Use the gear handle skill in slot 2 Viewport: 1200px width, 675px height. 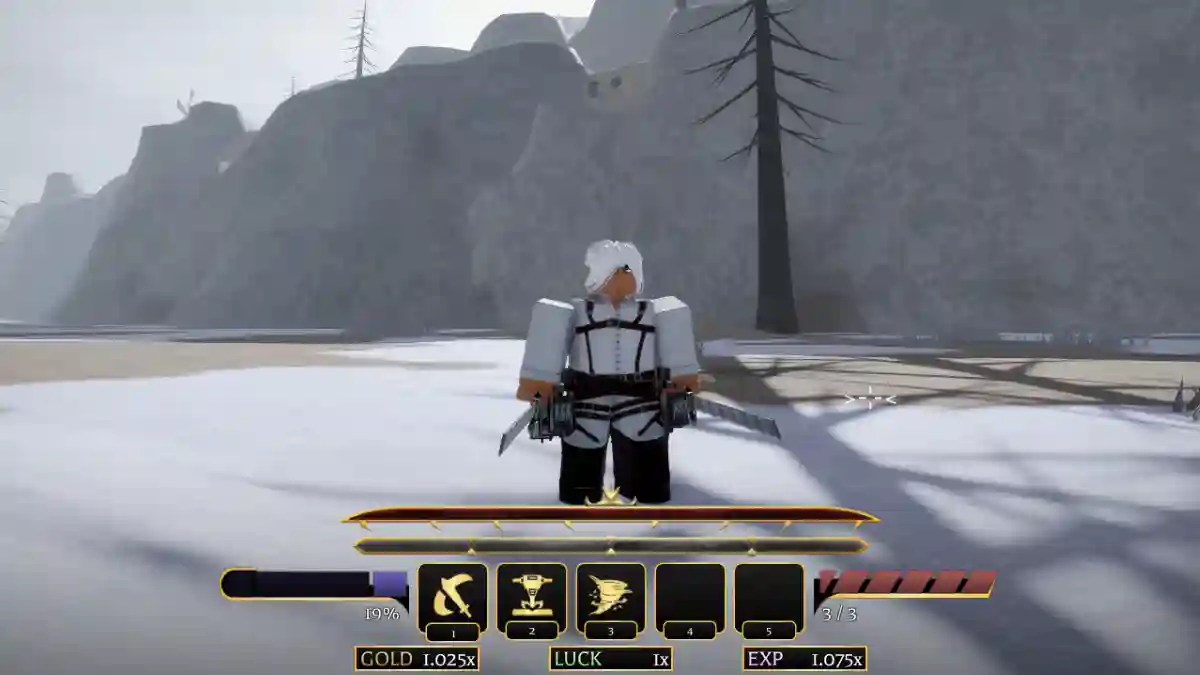point(531,597)
